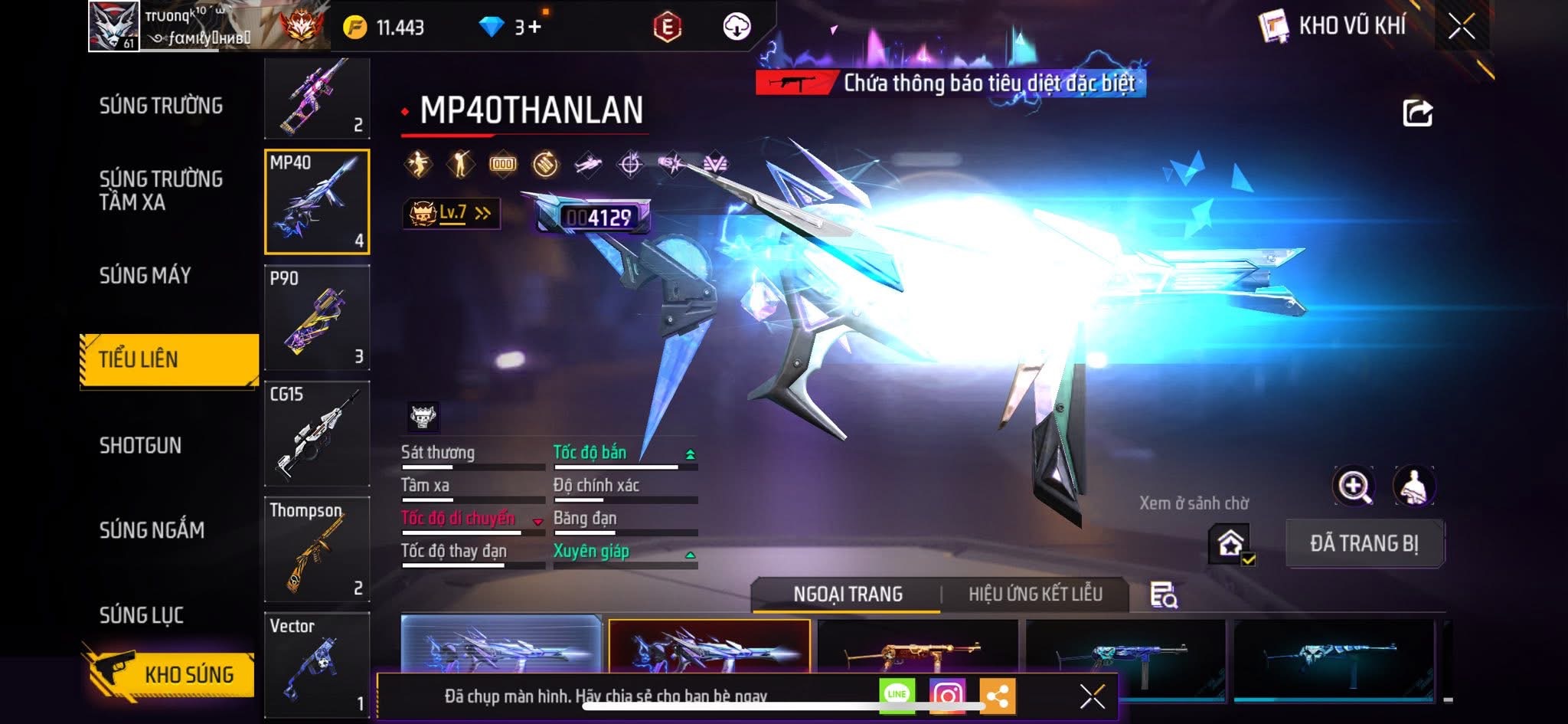This screenshot has height=724, width=1568.
Task: Choose the CG15 weapon slot
Action: 317,434
